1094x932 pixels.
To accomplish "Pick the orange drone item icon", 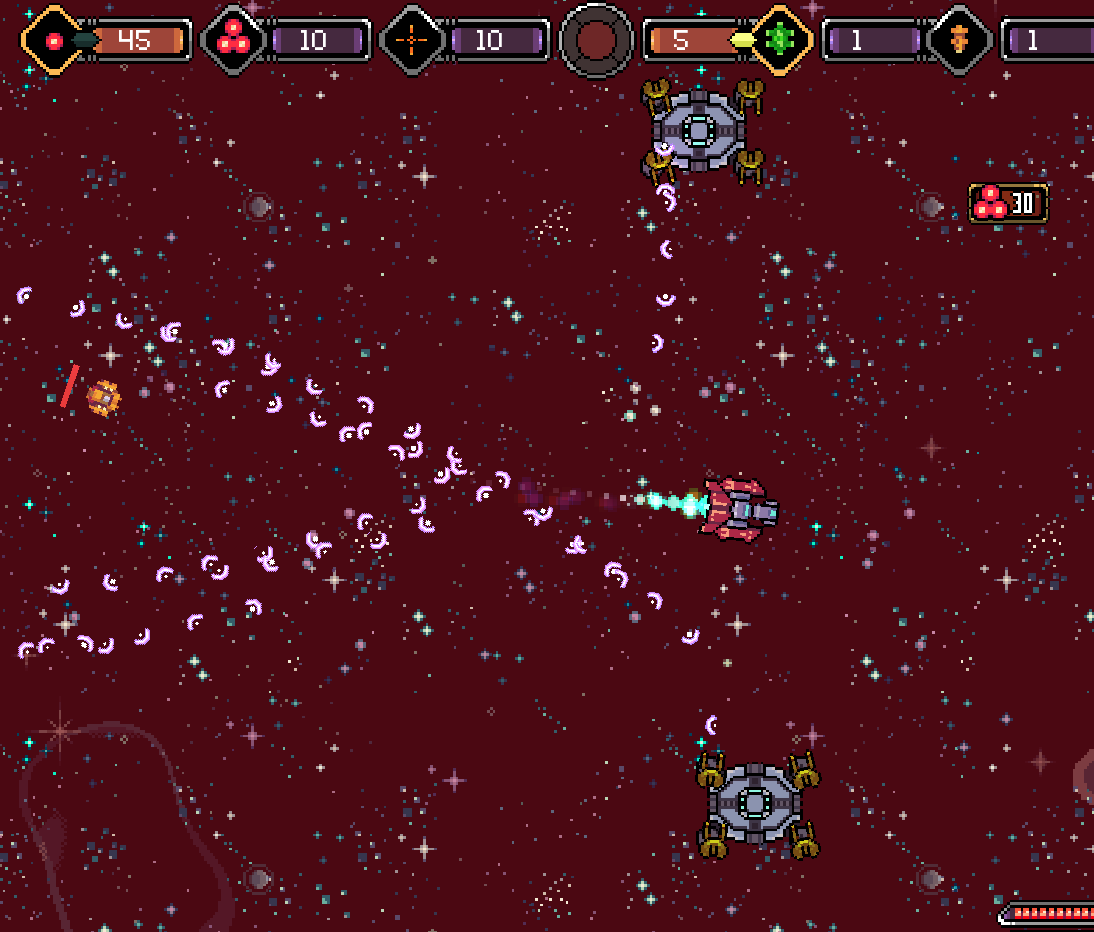I will pyautogui.click(x=959, y=41).
